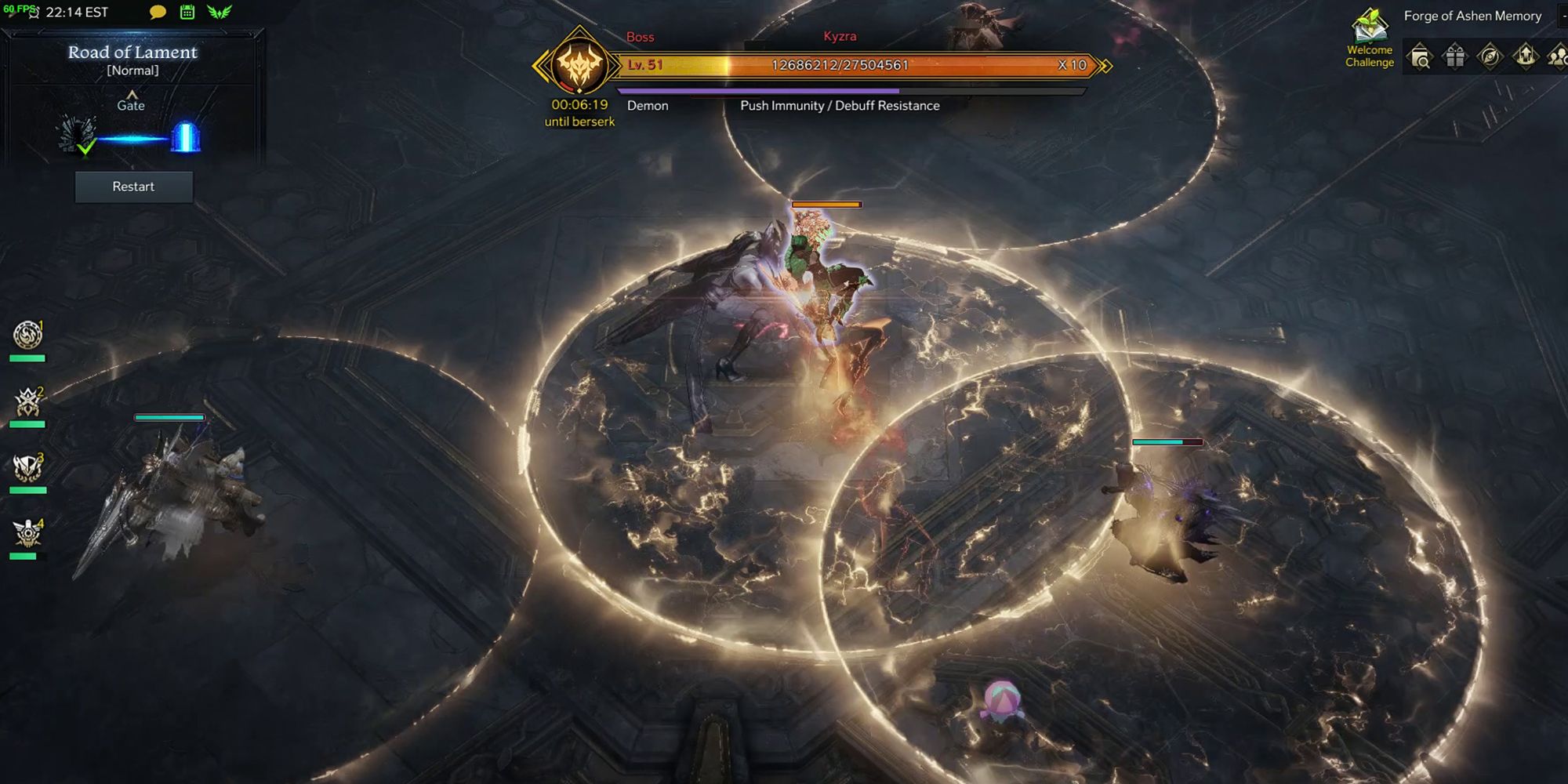Click the 60 FPS counter display
Viewport: 1568px width, 784px height.
(18, 9)
